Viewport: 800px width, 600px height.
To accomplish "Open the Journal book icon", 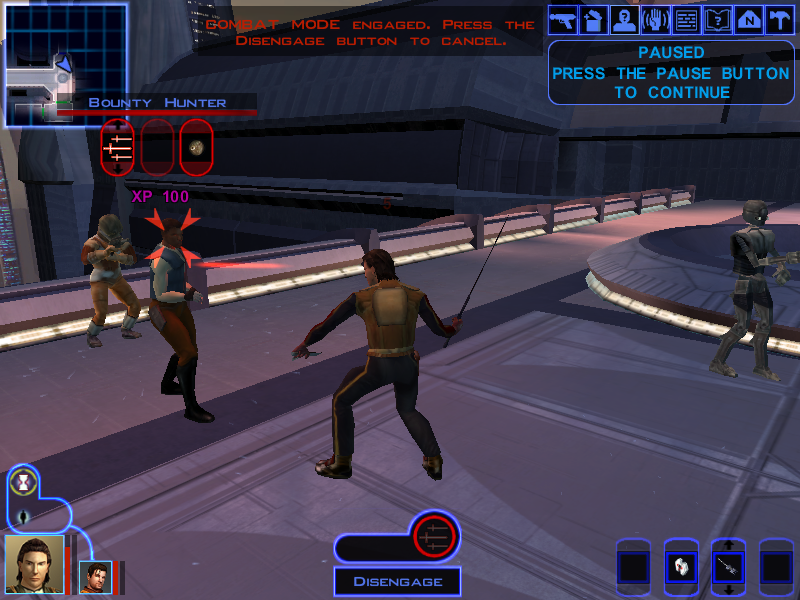I will pos(717,20).
